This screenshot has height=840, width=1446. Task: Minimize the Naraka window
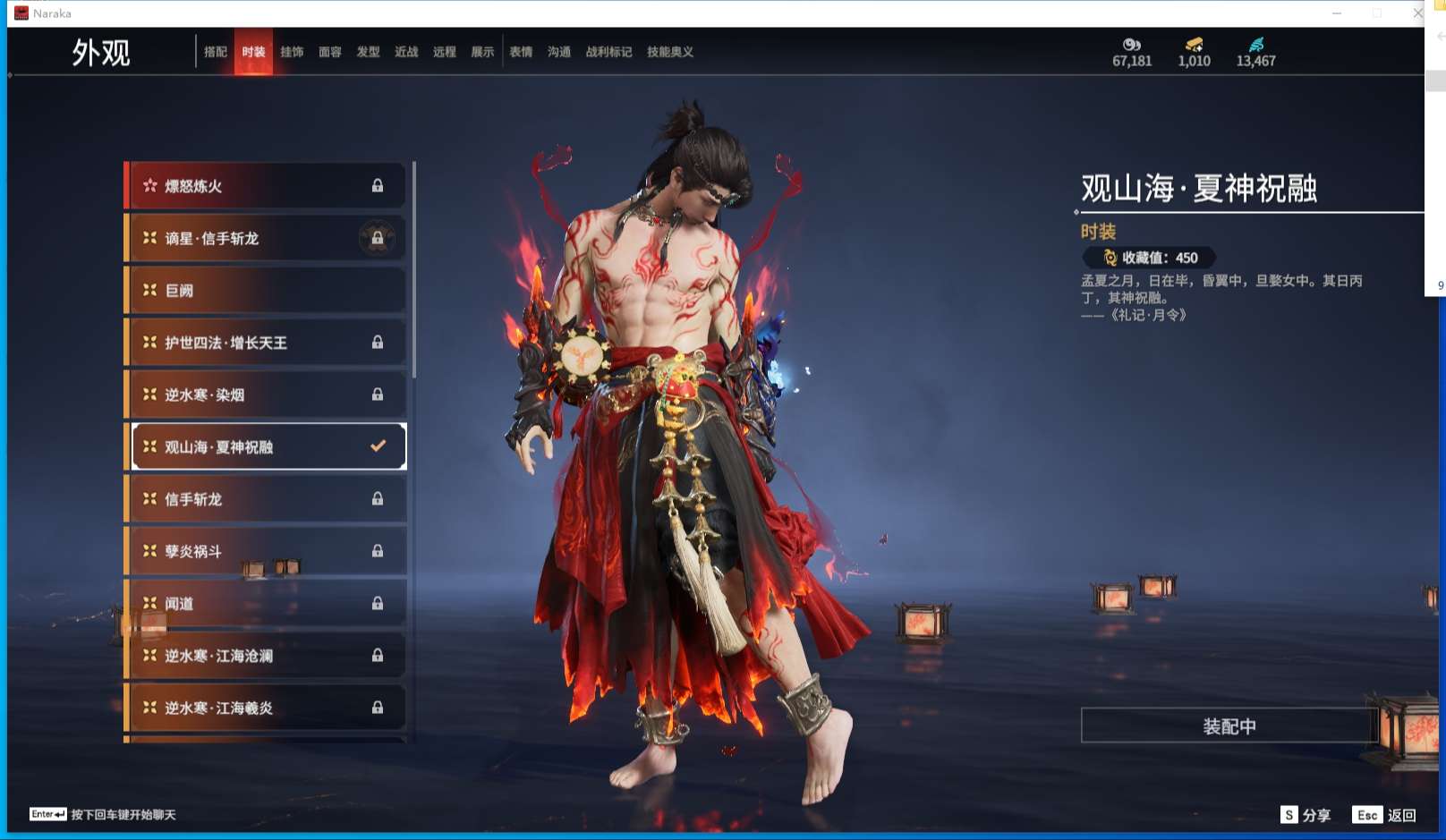coord(1337,13)
